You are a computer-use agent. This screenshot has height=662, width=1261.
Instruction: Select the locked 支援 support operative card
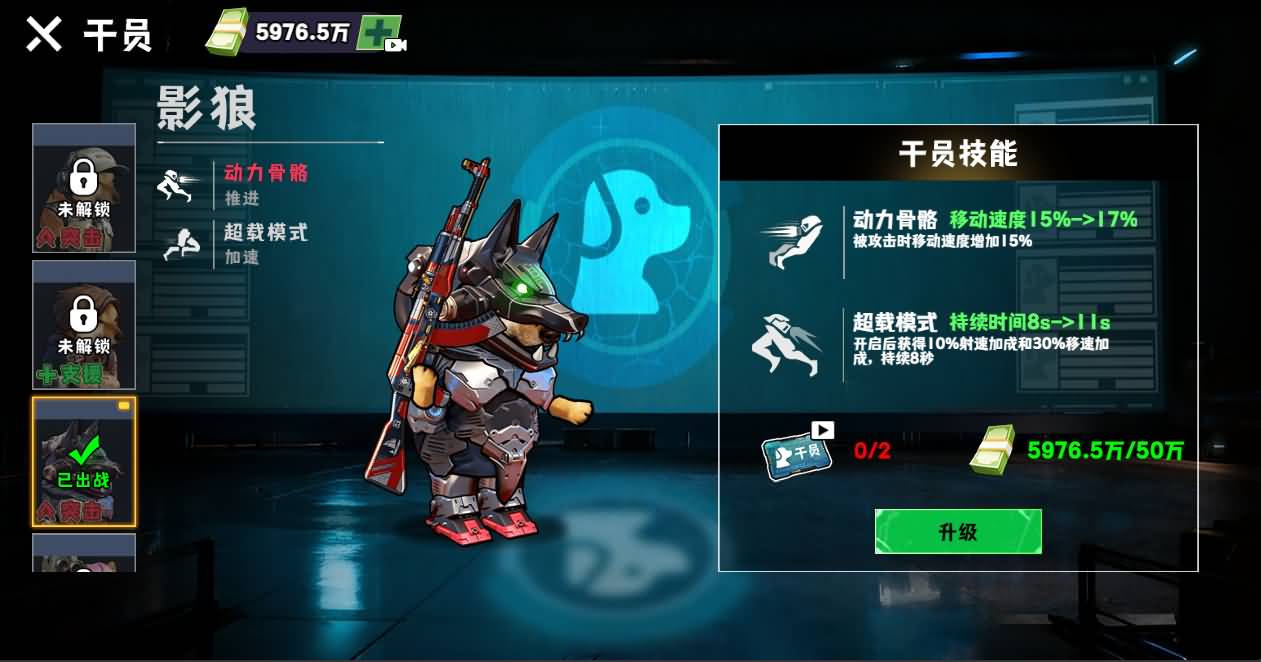point(84,325)
